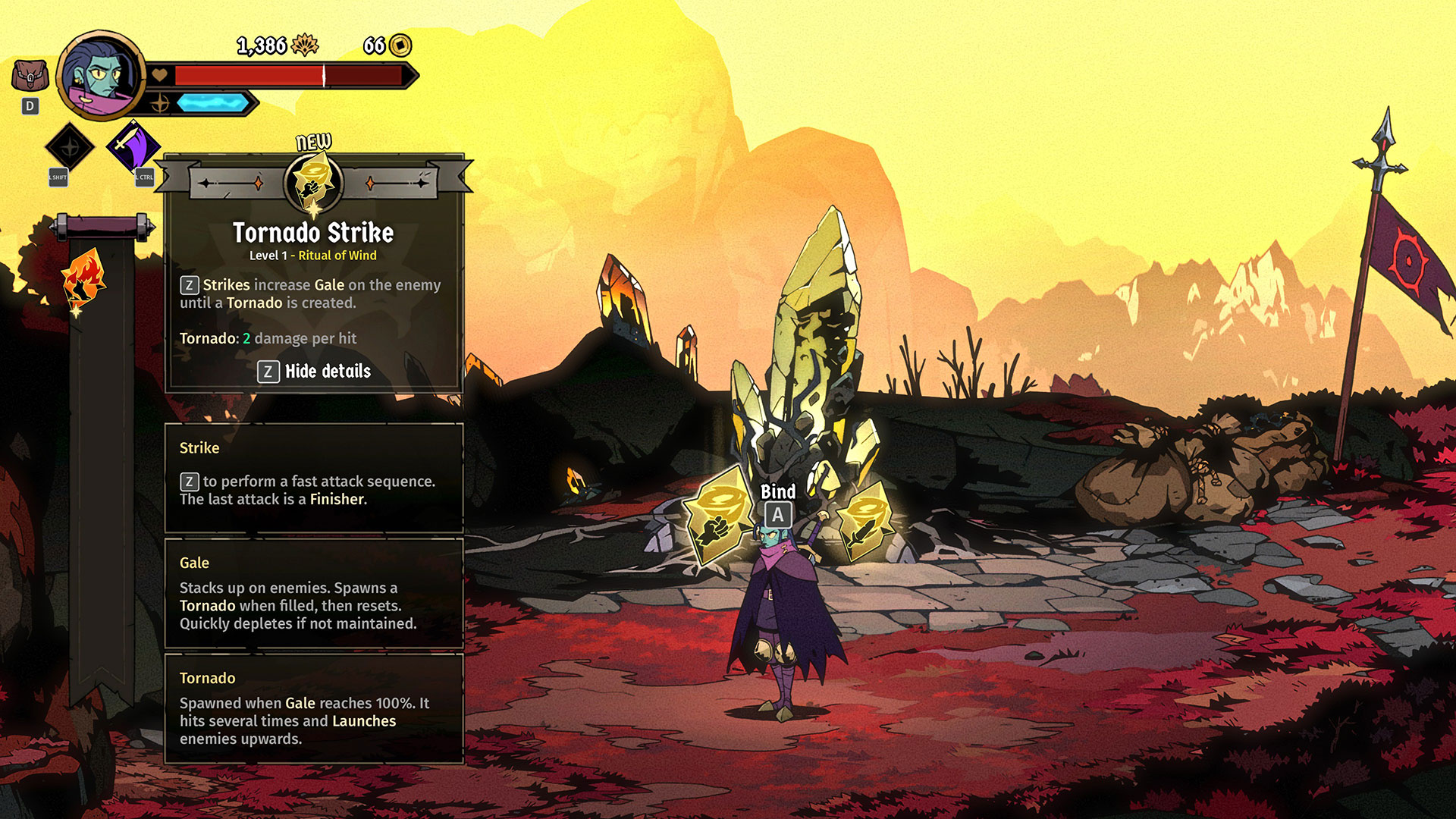
Task: Select the Gale keyword description box
Action: coord(314,593)
